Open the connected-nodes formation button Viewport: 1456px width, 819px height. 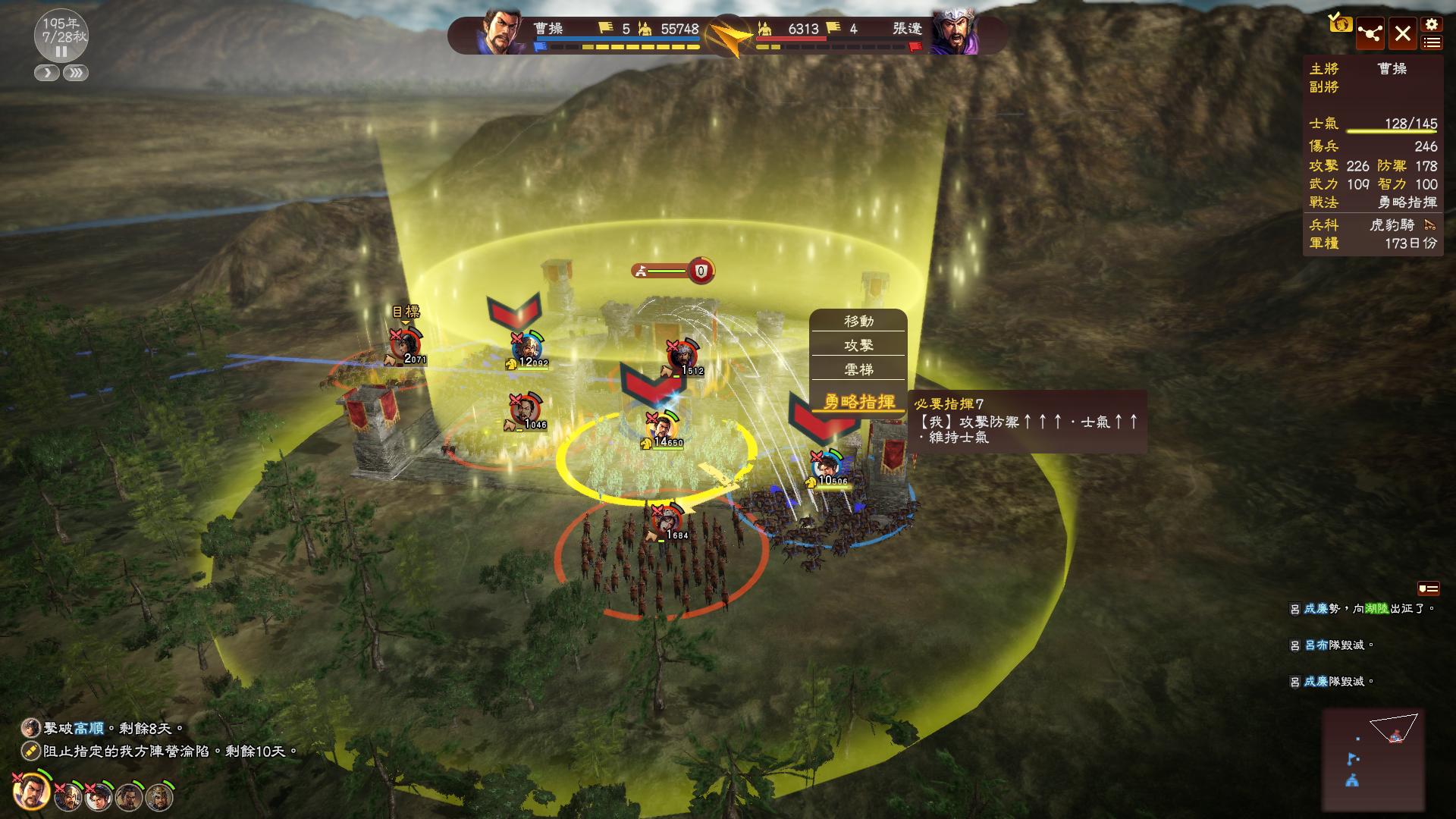click(x=1370, y=34)
